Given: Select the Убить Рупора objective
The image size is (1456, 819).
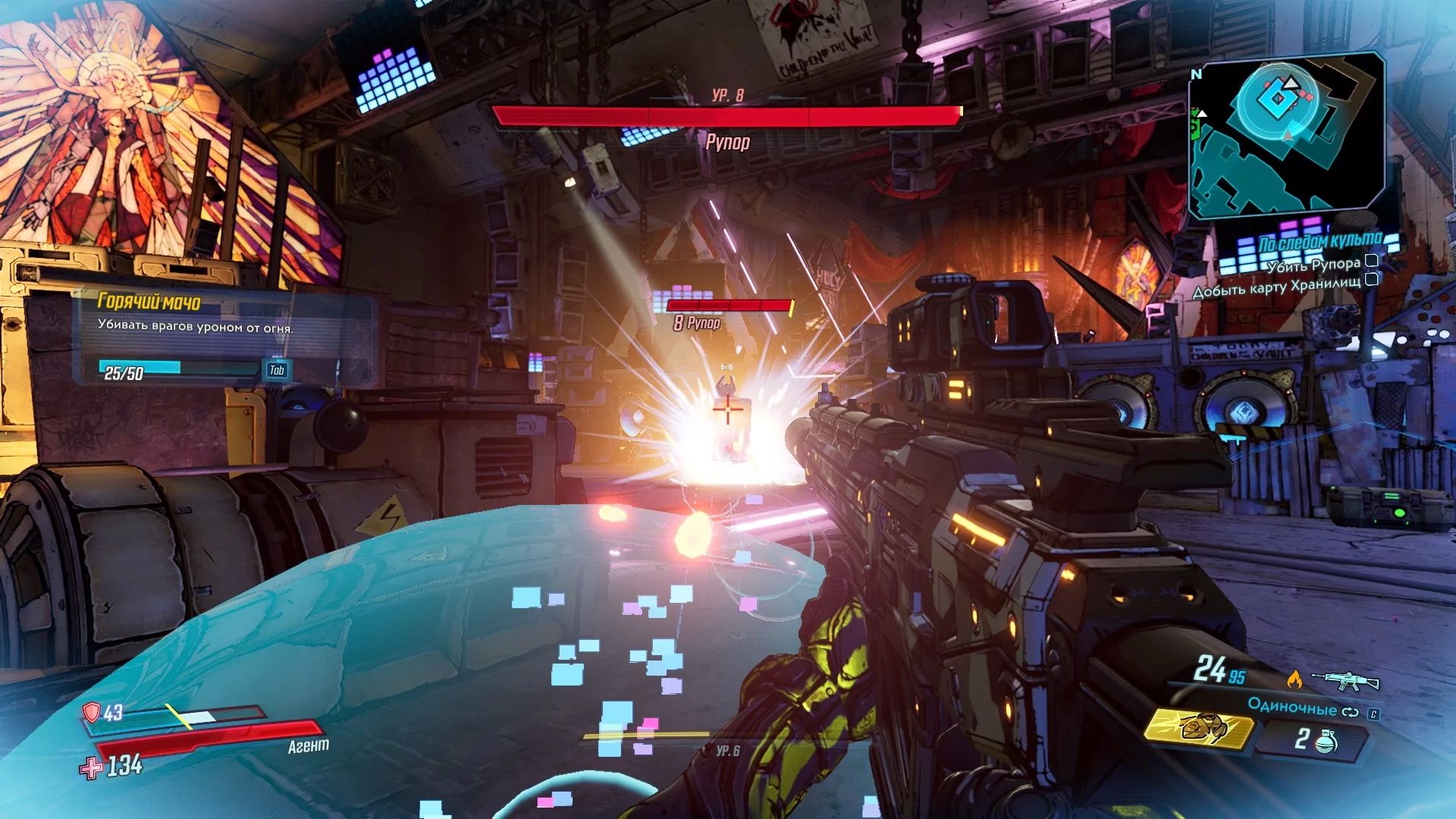Looking at the screenshot, I should pyautogui.click(x=1313, y=265).
